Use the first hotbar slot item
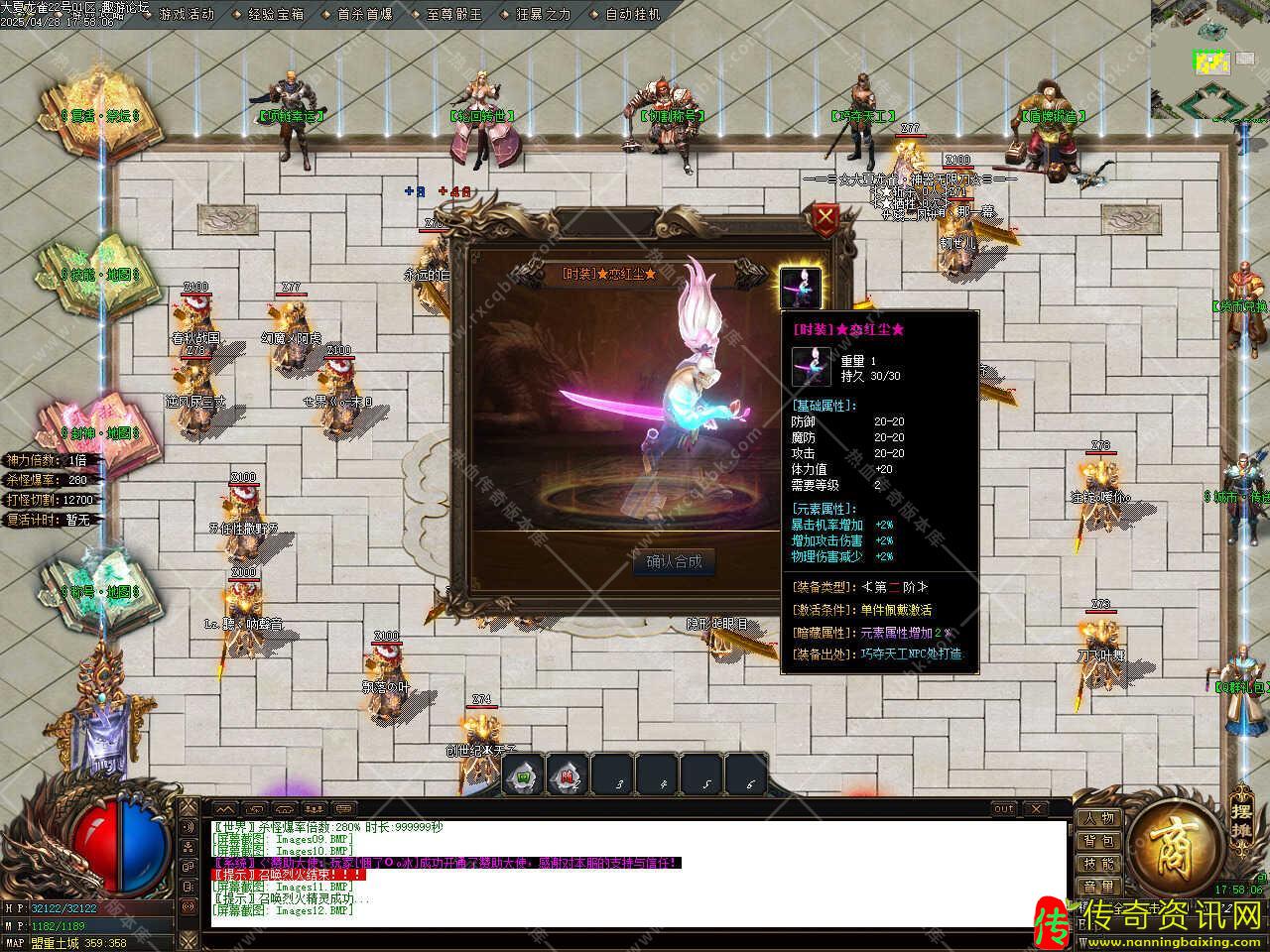The width and height of the screenshot is (1270, 952). (x=523, y=775)
